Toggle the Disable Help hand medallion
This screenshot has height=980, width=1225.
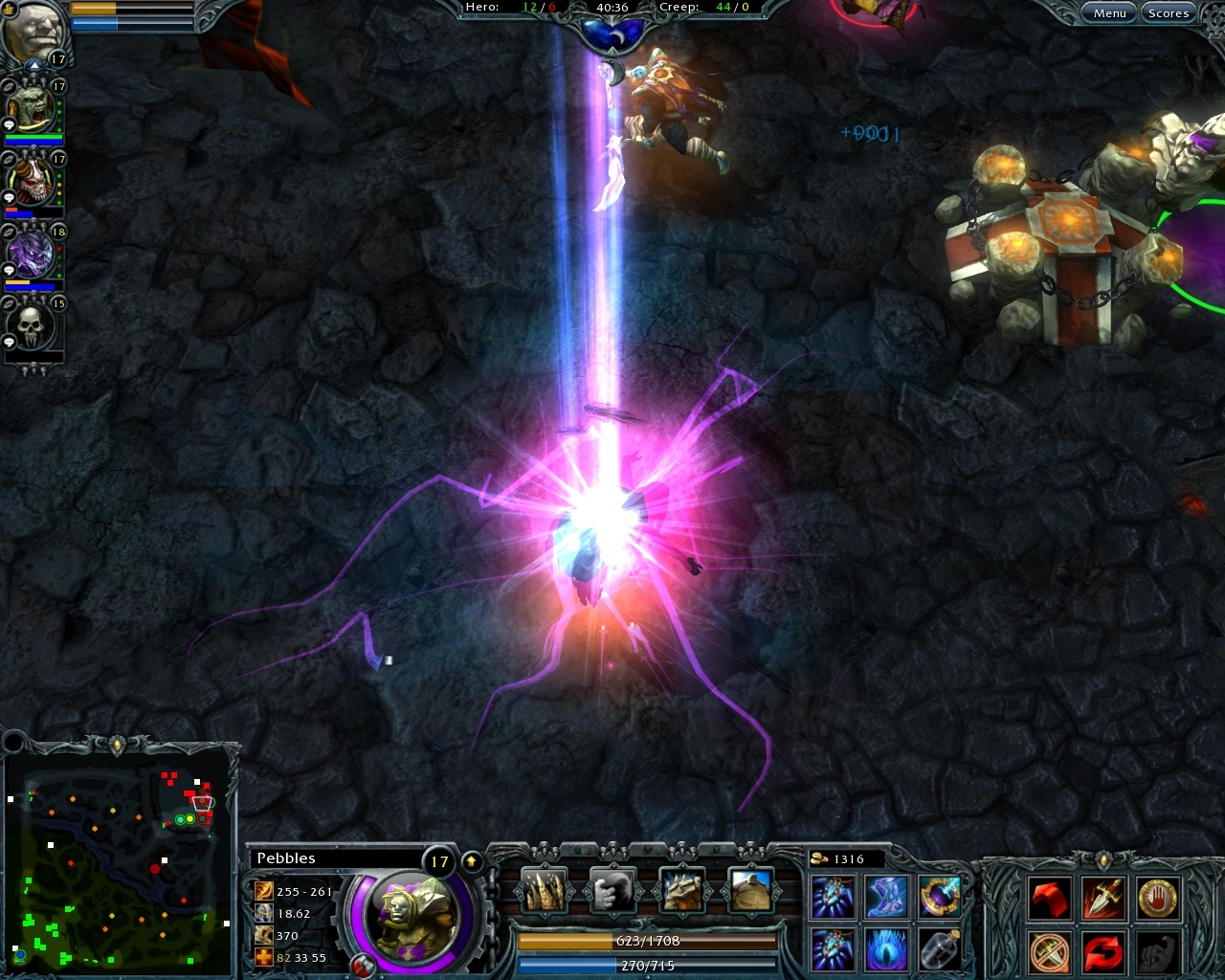1158,898
